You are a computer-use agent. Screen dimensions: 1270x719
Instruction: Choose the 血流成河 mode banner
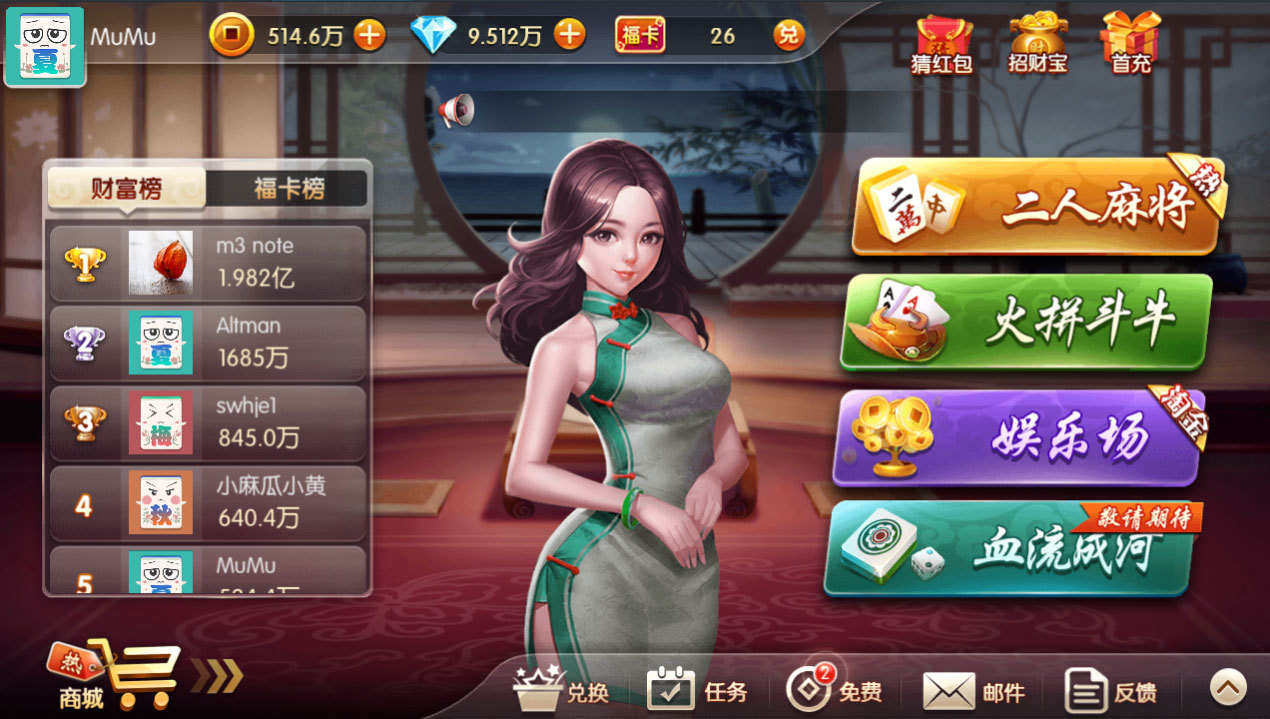tap(1010, 548)
